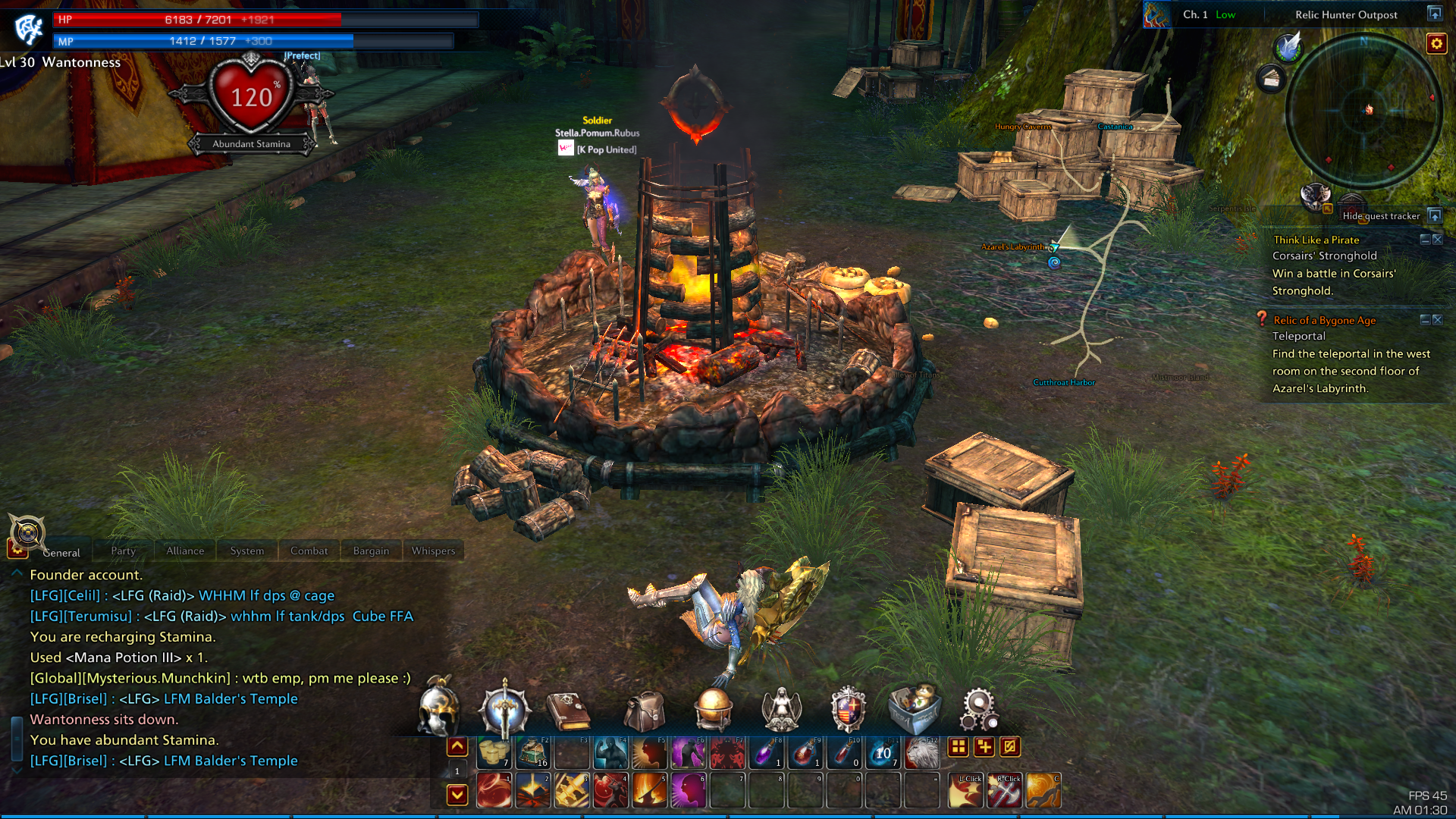Open the sword emblem skills menu
The image size is (1456, 819).
click(504, 710)
